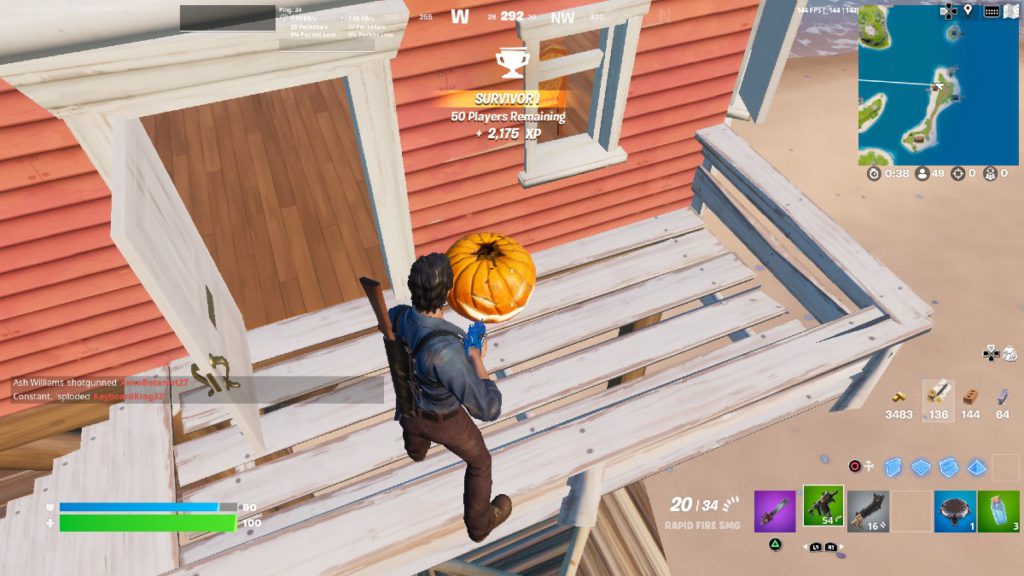Image resolution: width=1024 pixels, height=576 pixels.
Task: Select the metal building material
Action: coord(1002,394)
